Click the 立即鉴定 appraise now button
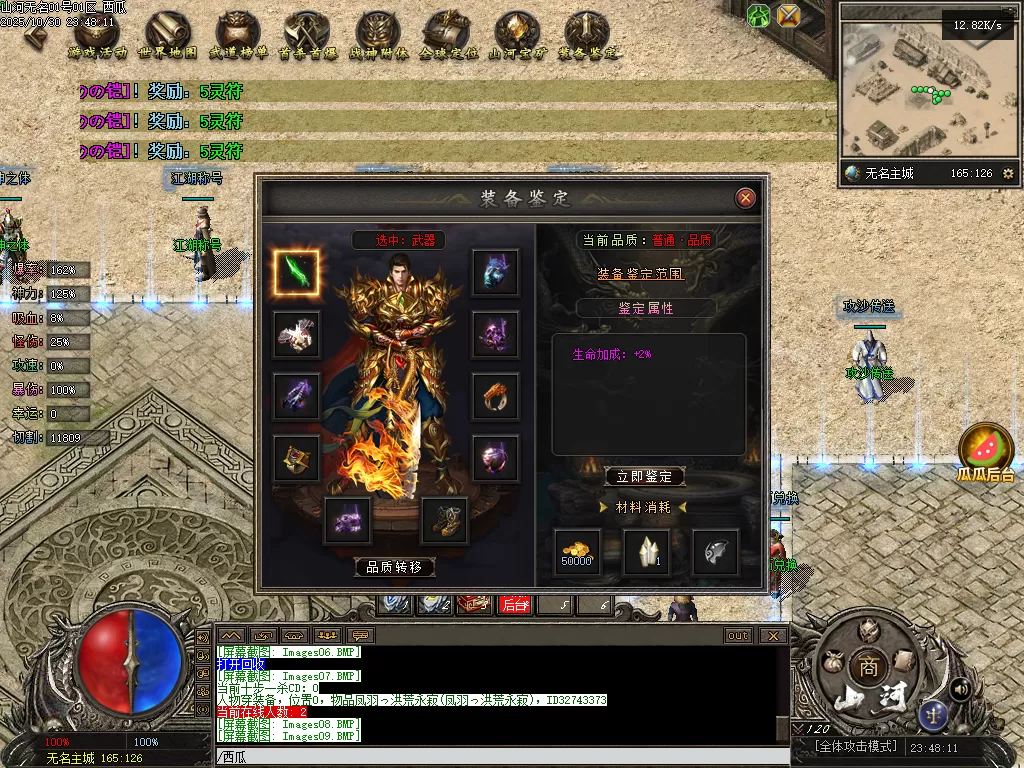Screen dimensions: 1024x768 645,477
